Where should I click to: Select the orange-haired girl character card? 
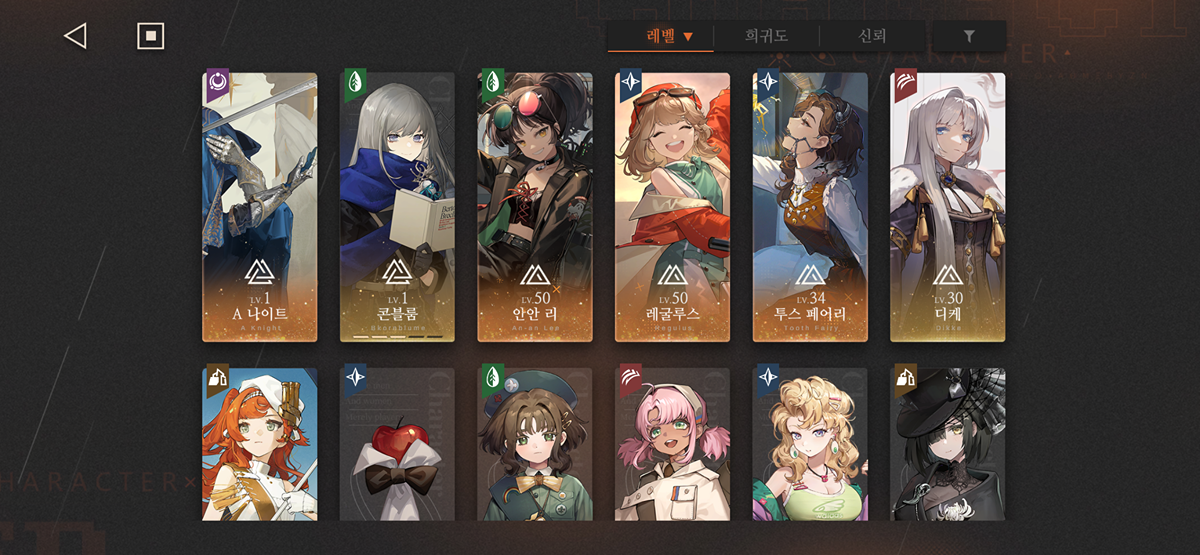click(260, 444)
